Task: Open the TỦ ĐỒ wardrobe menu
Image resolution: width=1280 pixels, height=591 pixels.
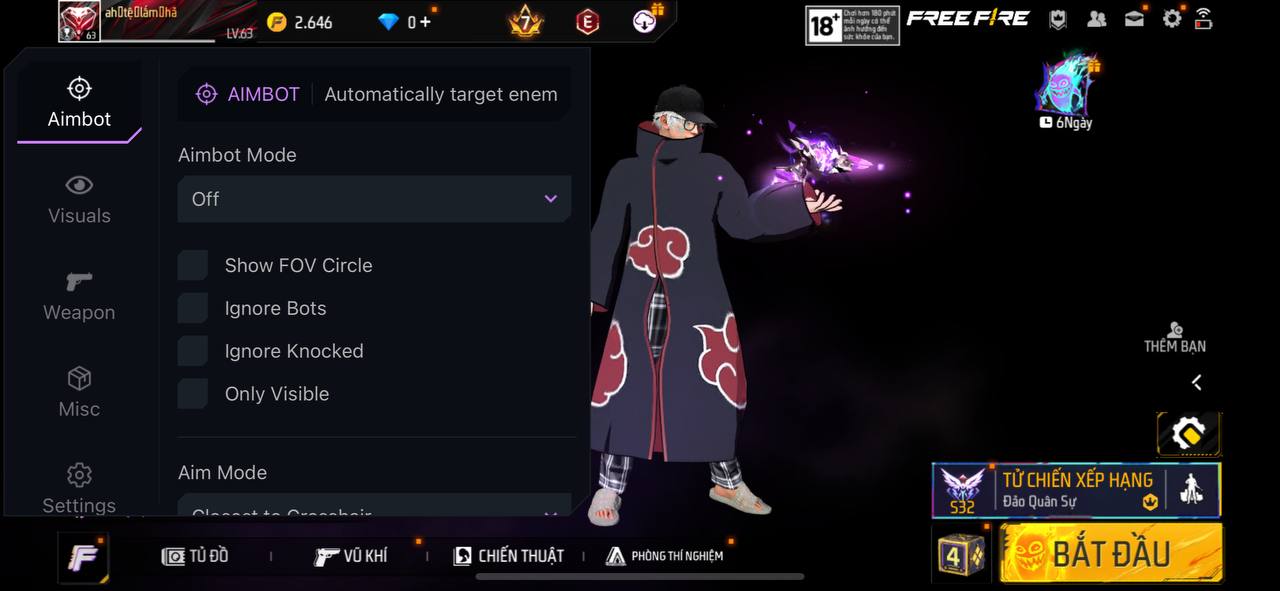Action: pos(196,556)
